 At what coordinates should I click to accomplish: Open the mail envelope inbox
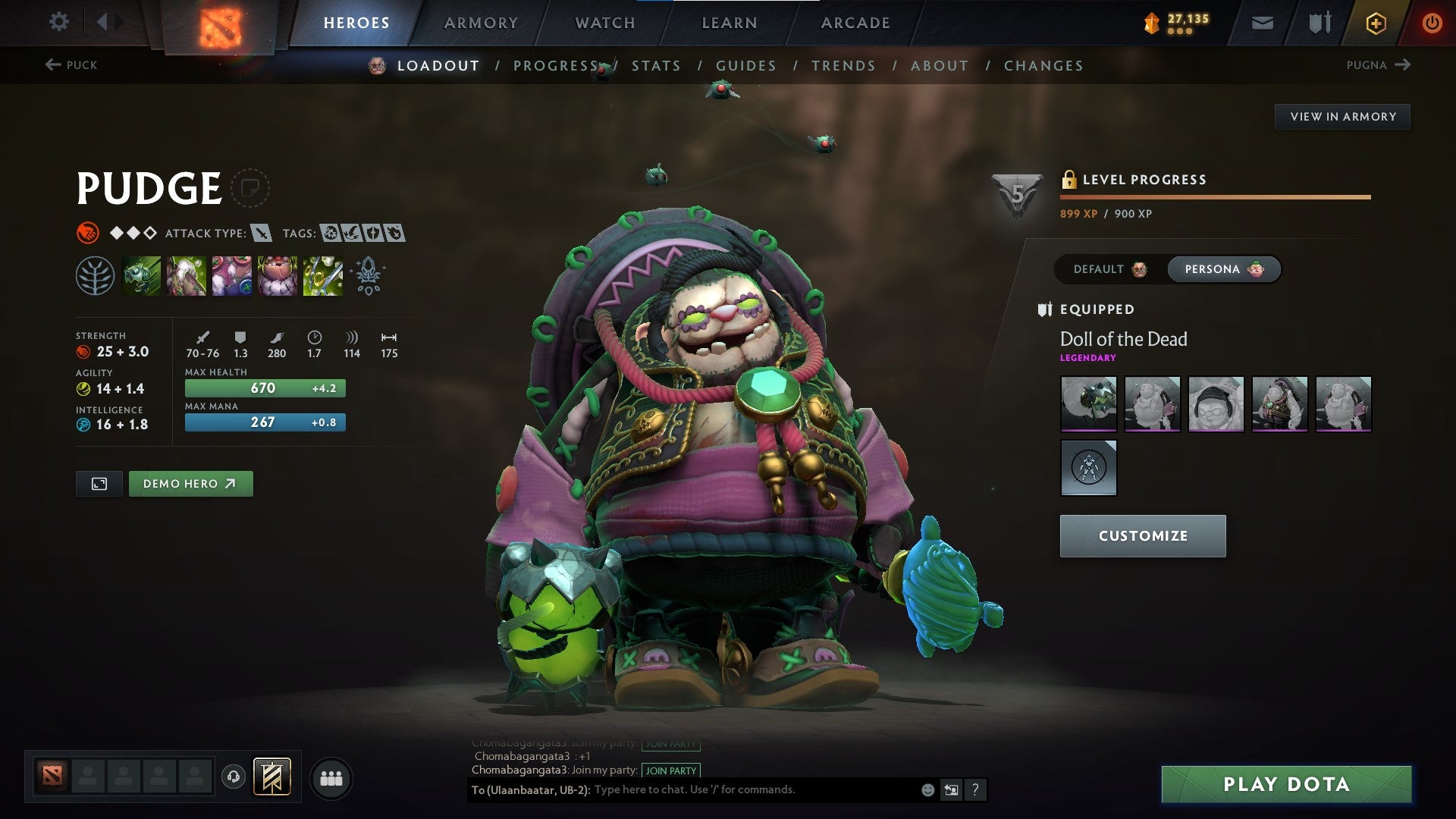tap(1262, 24)
